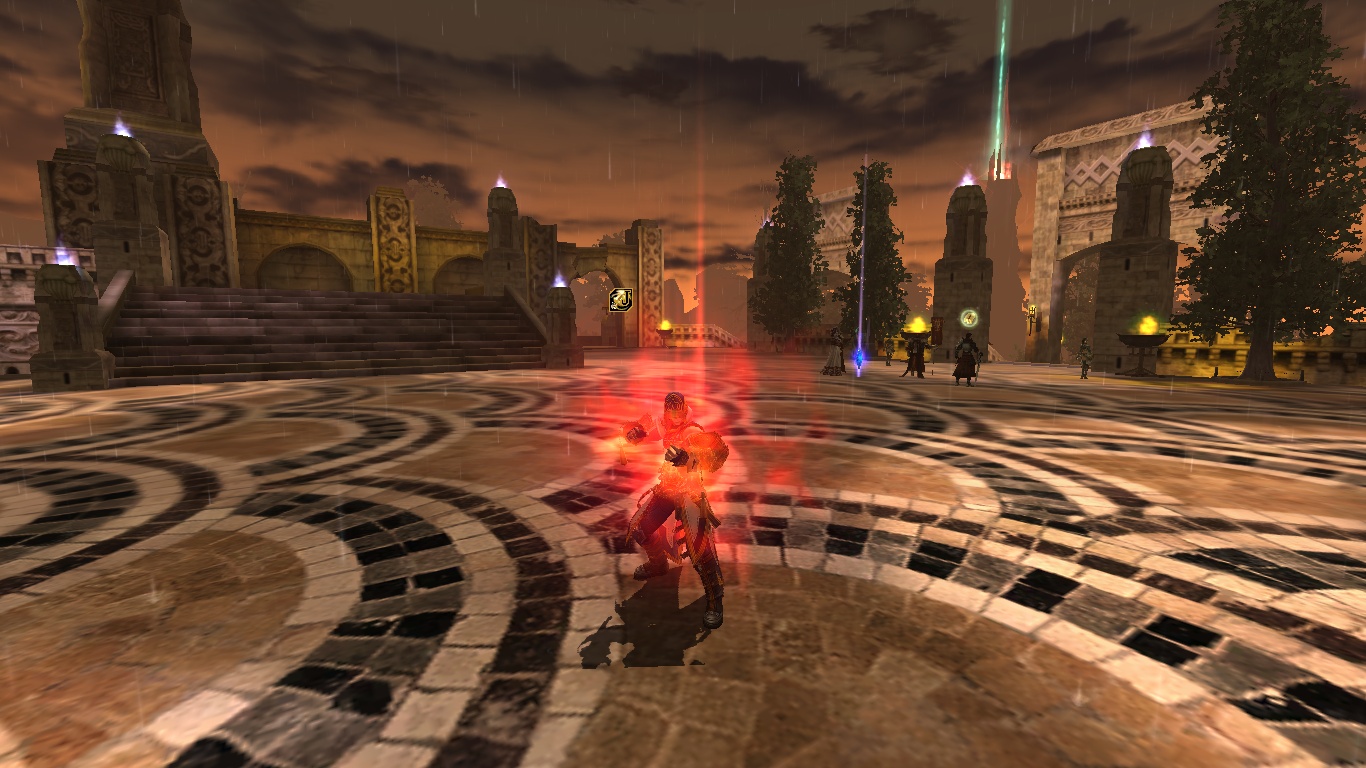Click the gold square waypoint marker icon

[620, 299]
